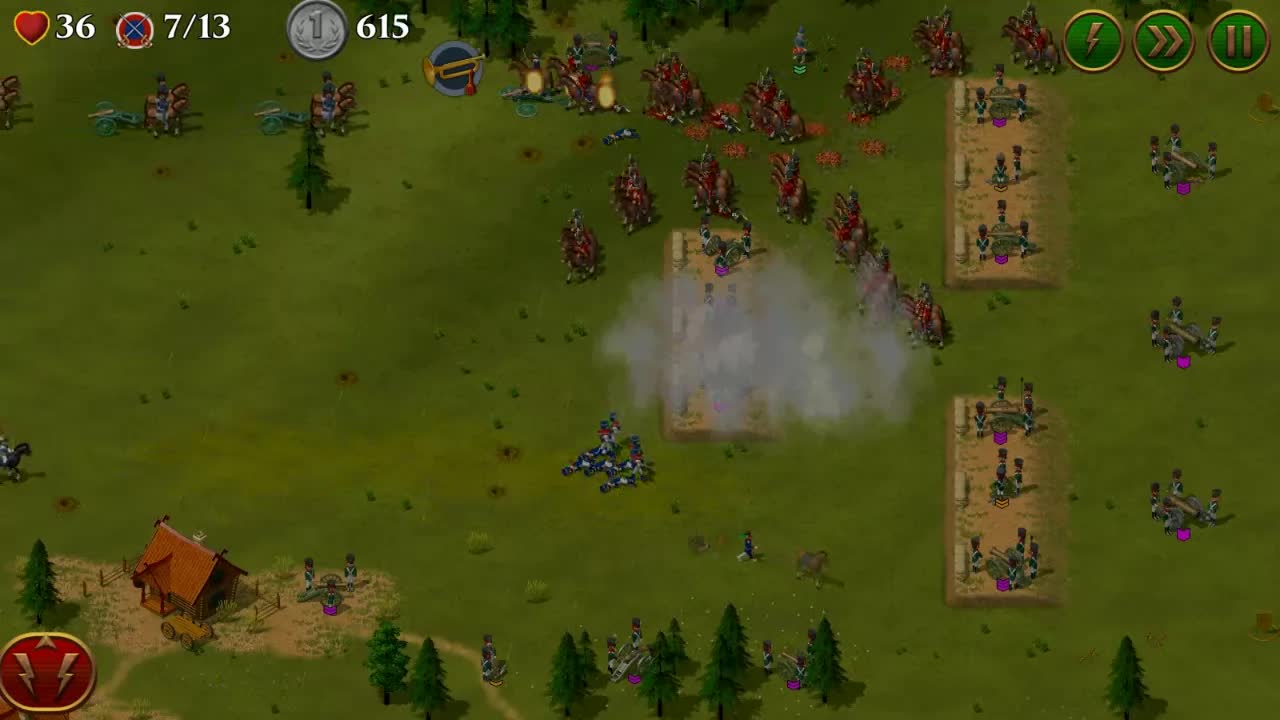The image size is (1280, 720).
Task: Click the green chevron upgrade marker near top
Action: [x=798, y=70]
